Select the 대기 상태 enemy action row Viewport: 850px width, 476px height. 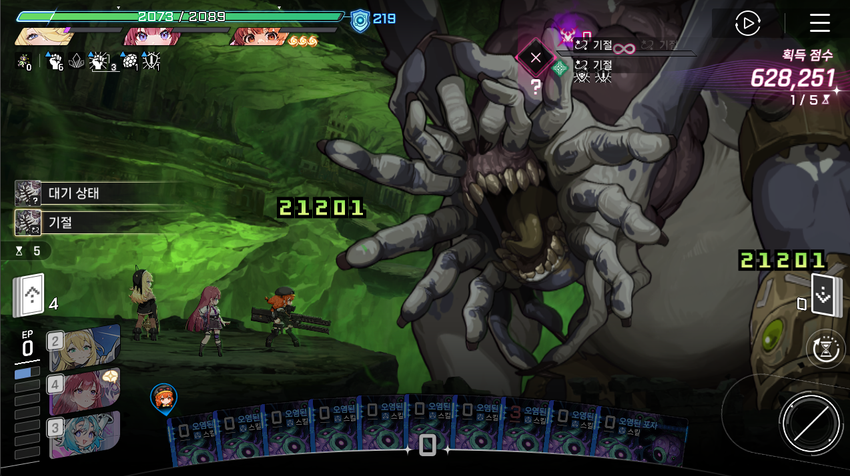point(85,193)
